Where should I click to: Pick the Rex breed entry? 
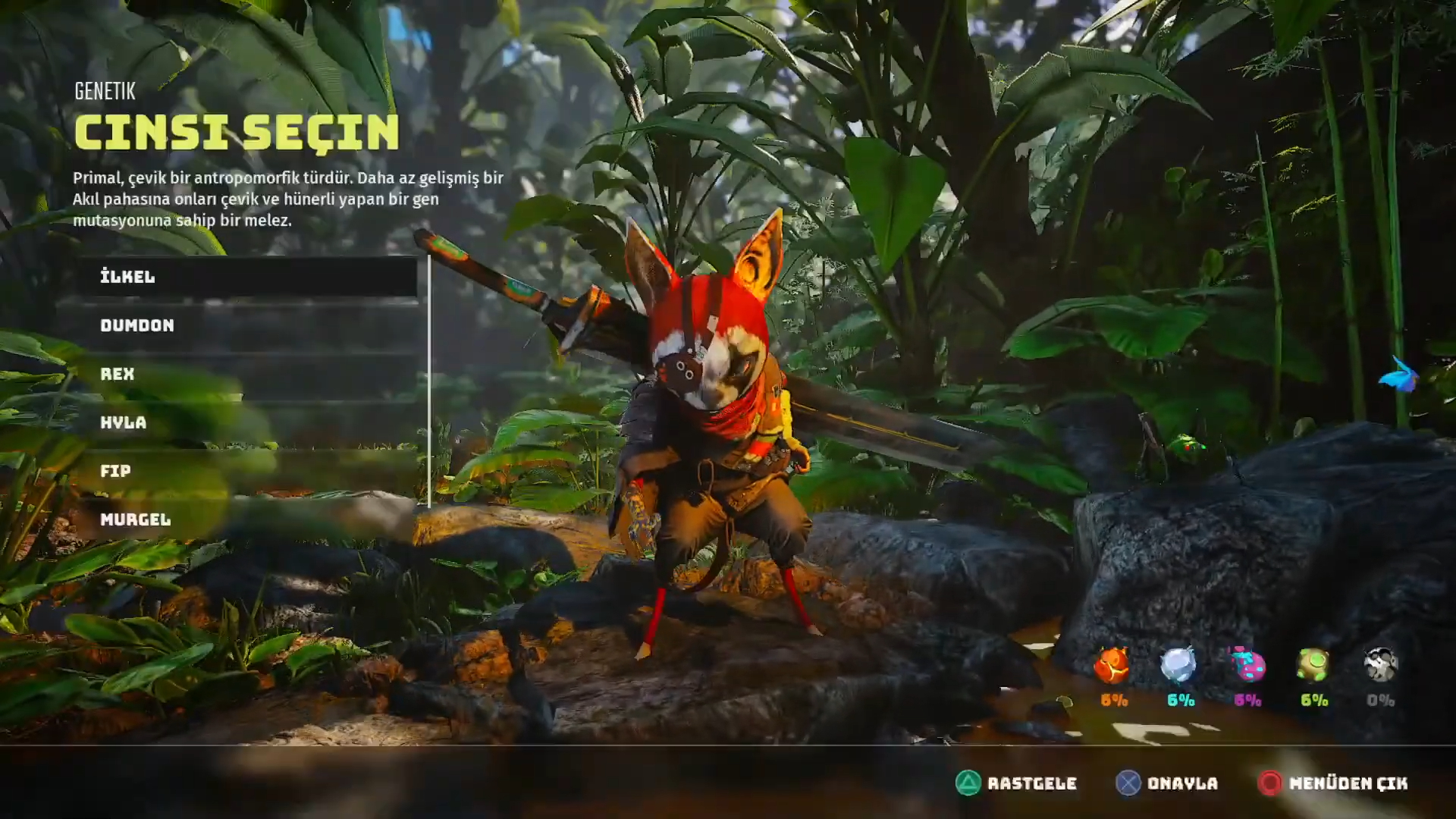(x=246, y=374)
